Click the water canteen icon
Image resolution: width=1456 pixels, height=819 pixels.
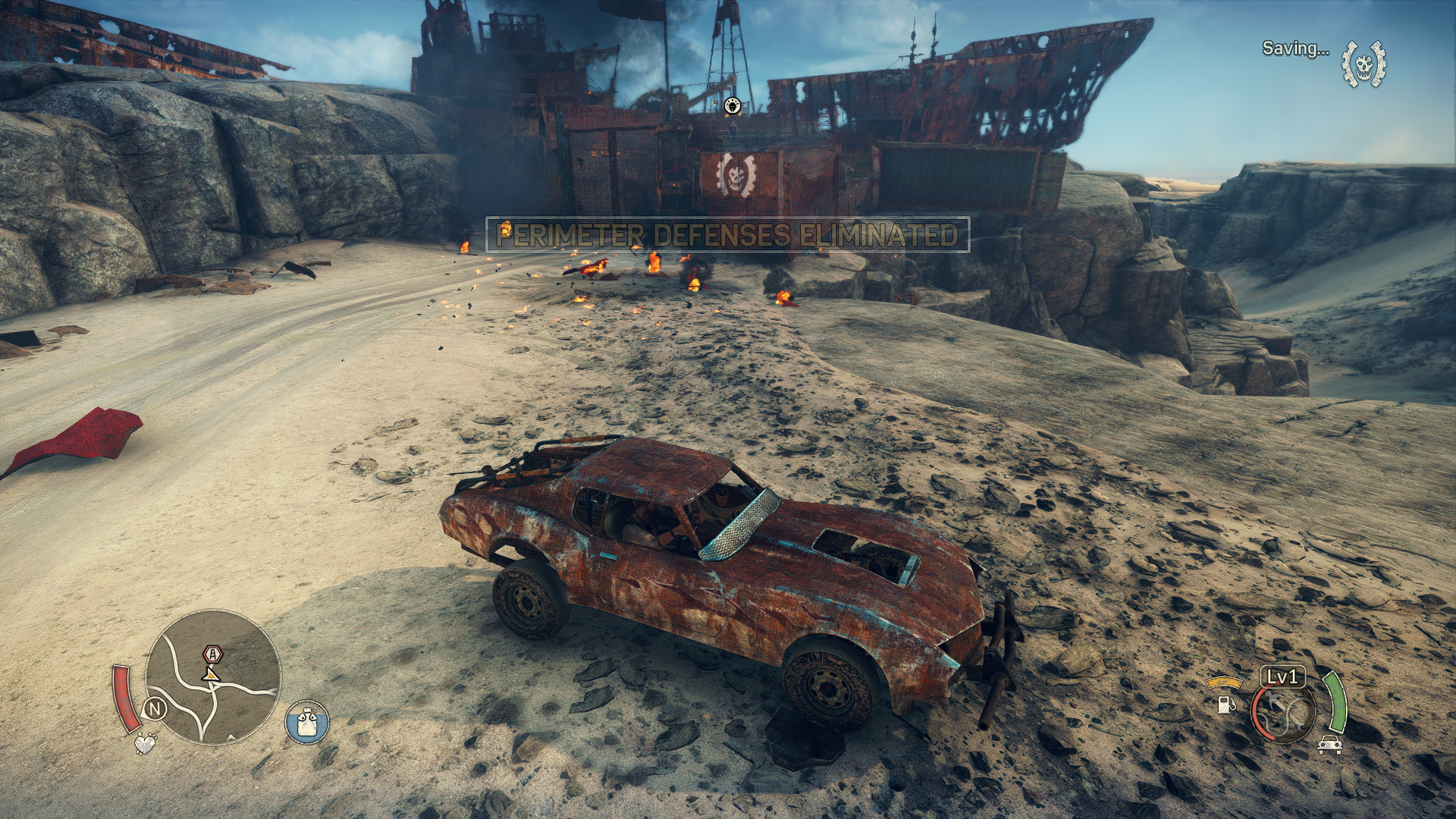click(x=307, y=721)
